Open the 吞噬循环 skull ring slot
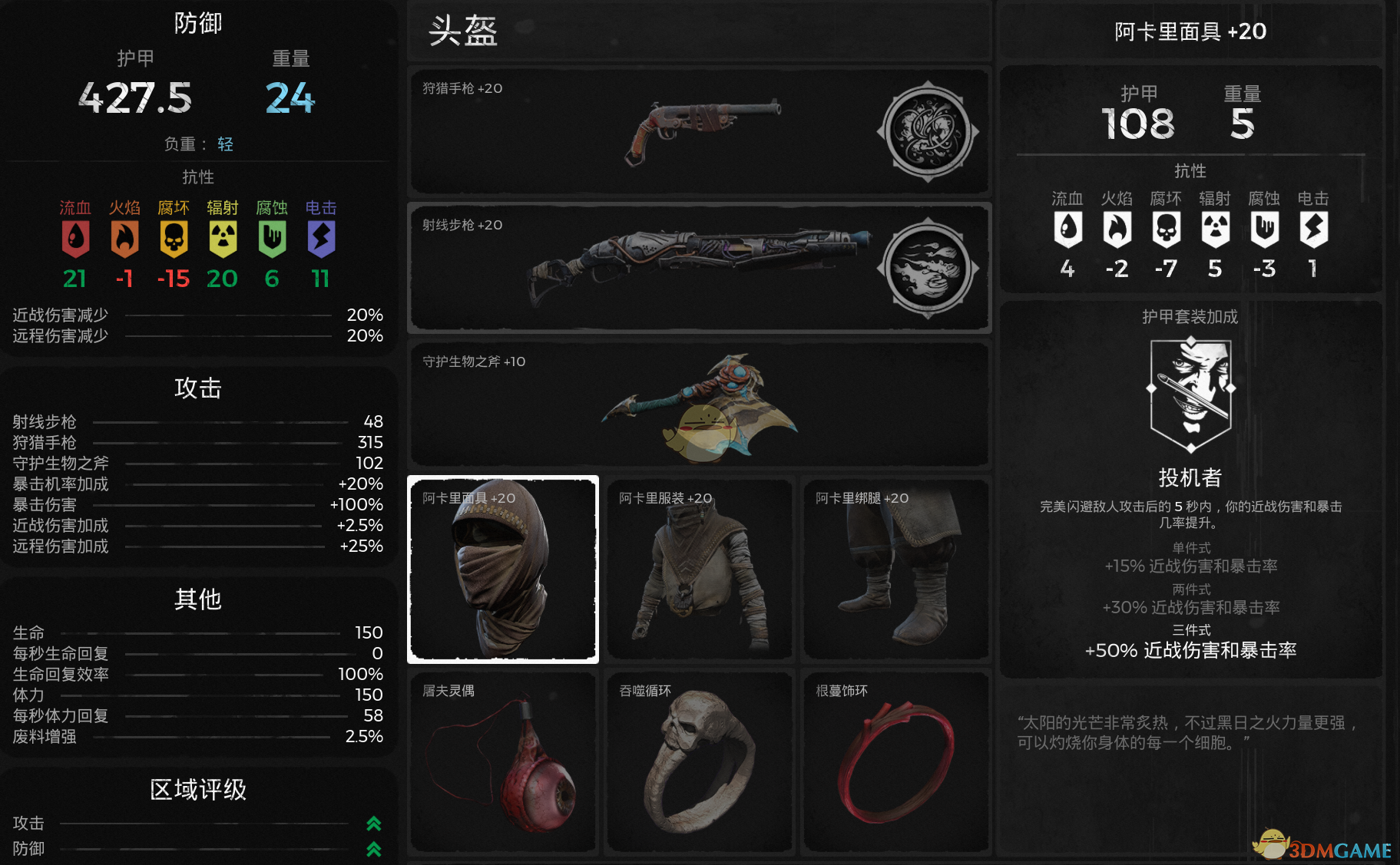Screen dimensions: 1400x865 pos(699,762)
